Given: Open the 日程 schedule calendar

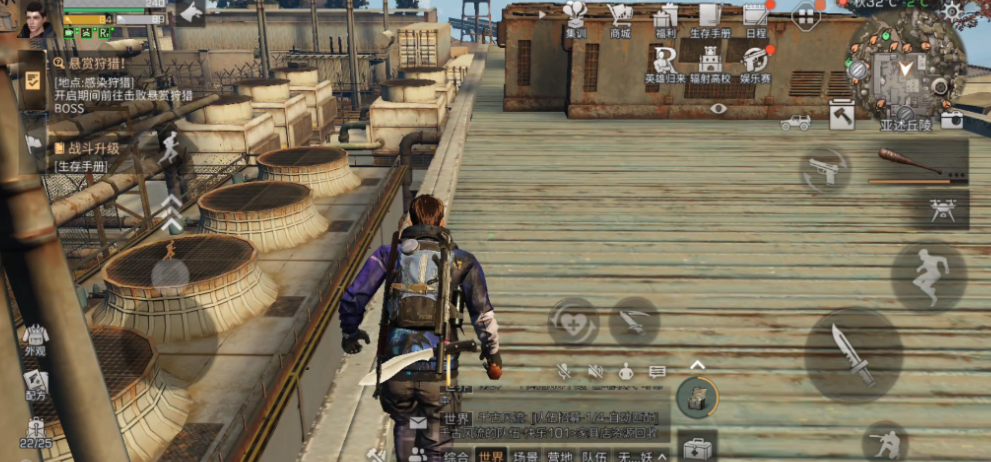Looking at the screenshot, I should [x=755, y=19].
